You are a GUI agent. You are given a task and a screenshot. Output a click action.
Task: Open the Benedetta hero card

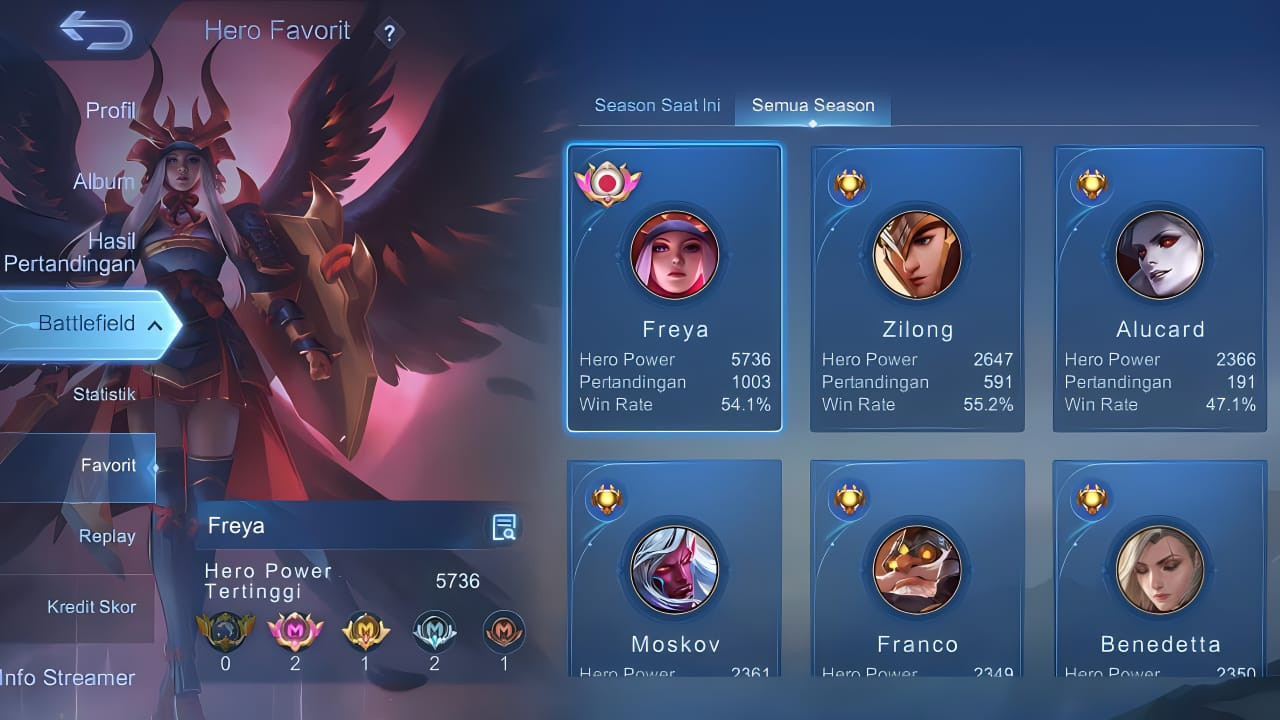pos(1160,572)
